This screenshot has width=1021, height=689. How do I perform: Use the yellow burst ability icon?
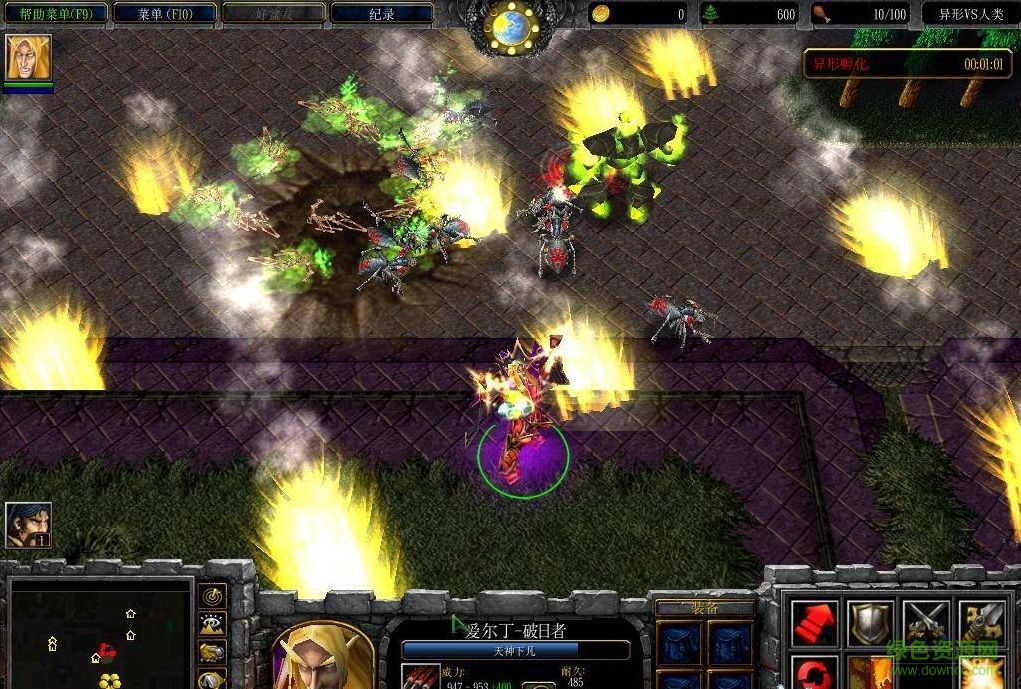tap(981, 673)
